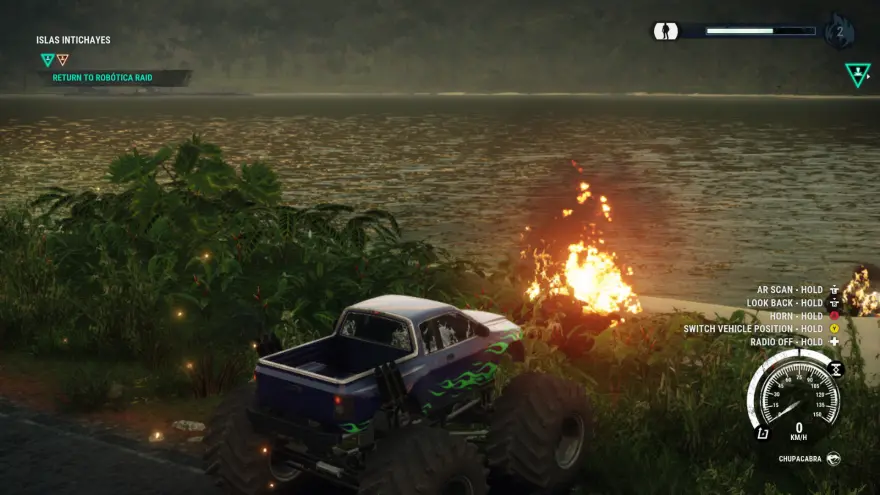Click the round icon at the speedometer's lower left
Screen dimensions: 880x495
click(x=762, y=433)
